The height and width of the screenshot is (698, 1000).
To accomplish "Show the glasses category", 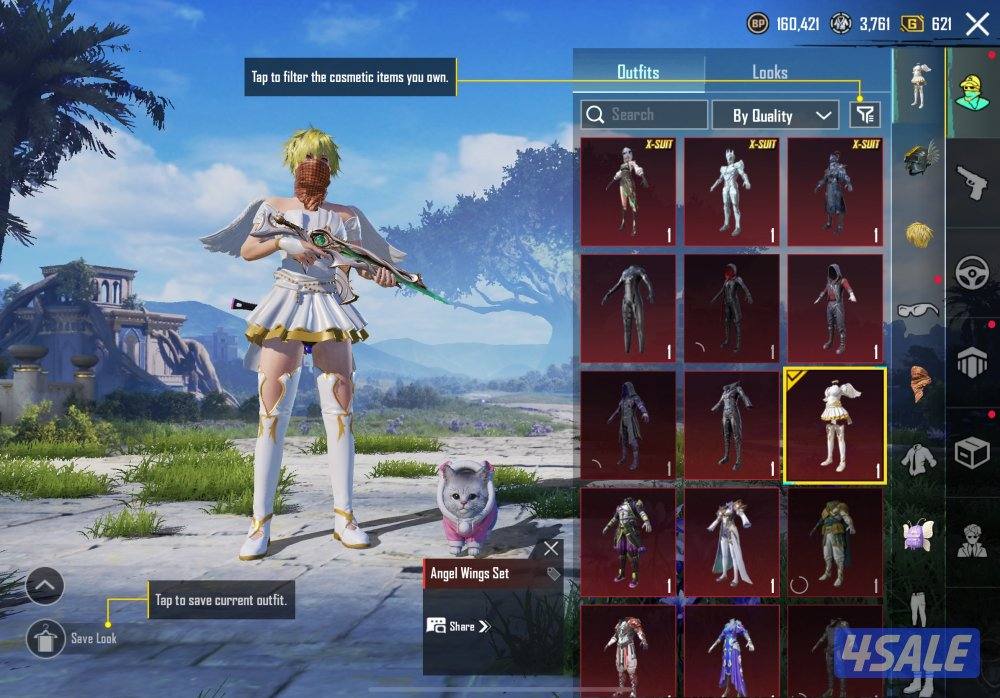I will (x=918, y=310).
